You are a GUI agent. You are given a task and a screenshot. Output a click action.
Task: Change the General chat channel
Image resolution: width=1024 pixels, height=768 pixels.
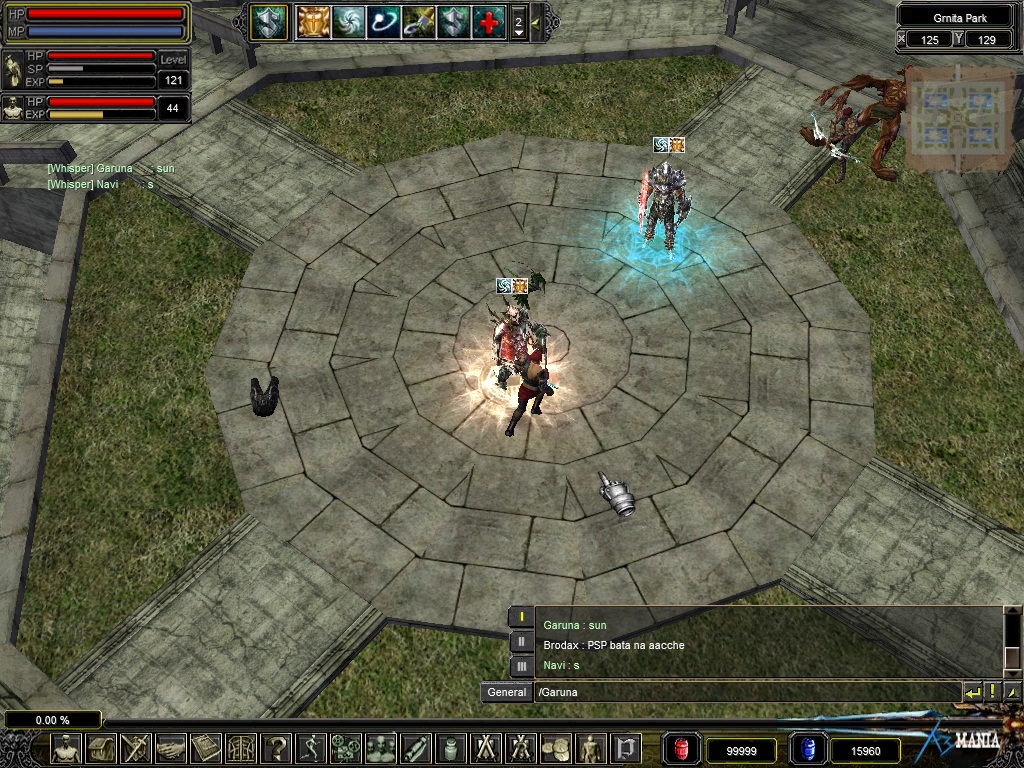pos(507,692)
